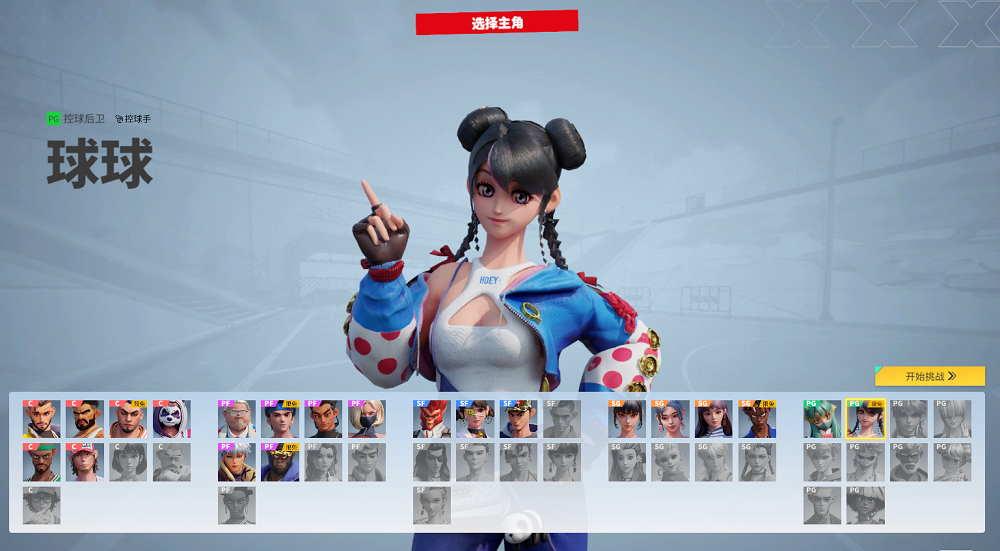Start the challenge with 开始挑战 button
1000x551 pixels.
[x=929, y=376]
